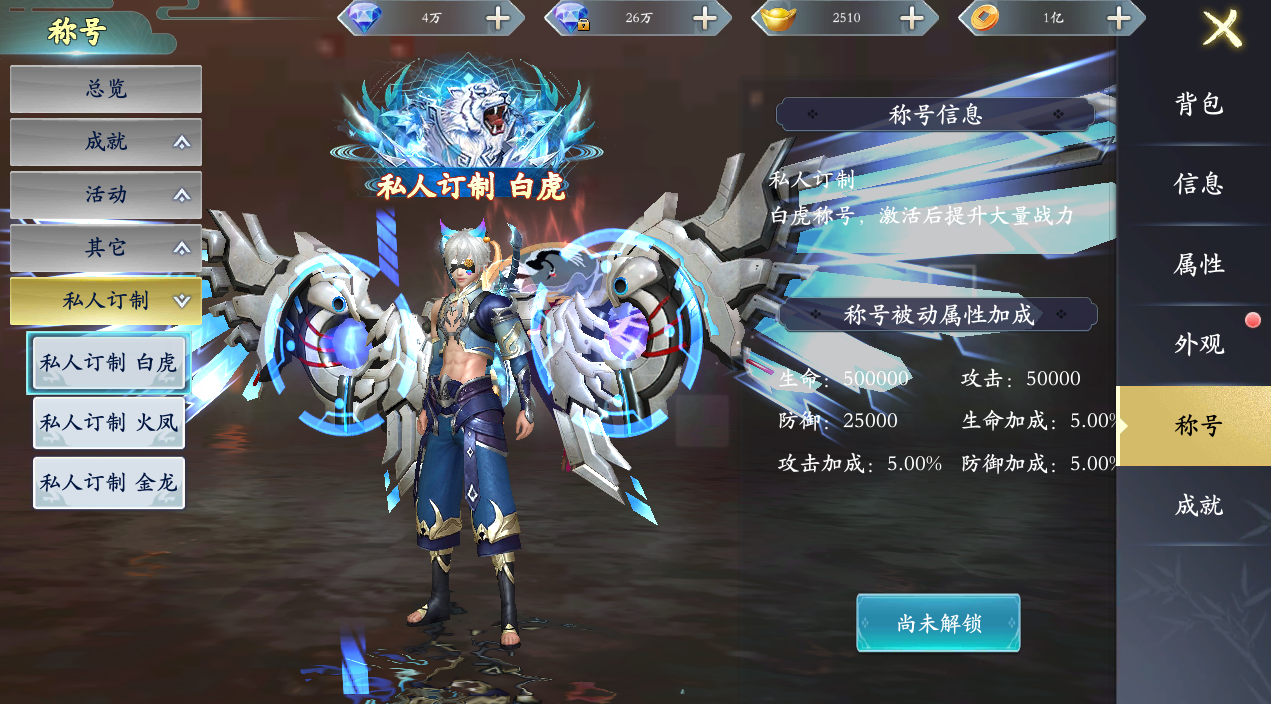The width and height of the screenshot is (1271, 704).
Task: Select the 称号 side tab
Action: click(1198, 426)
